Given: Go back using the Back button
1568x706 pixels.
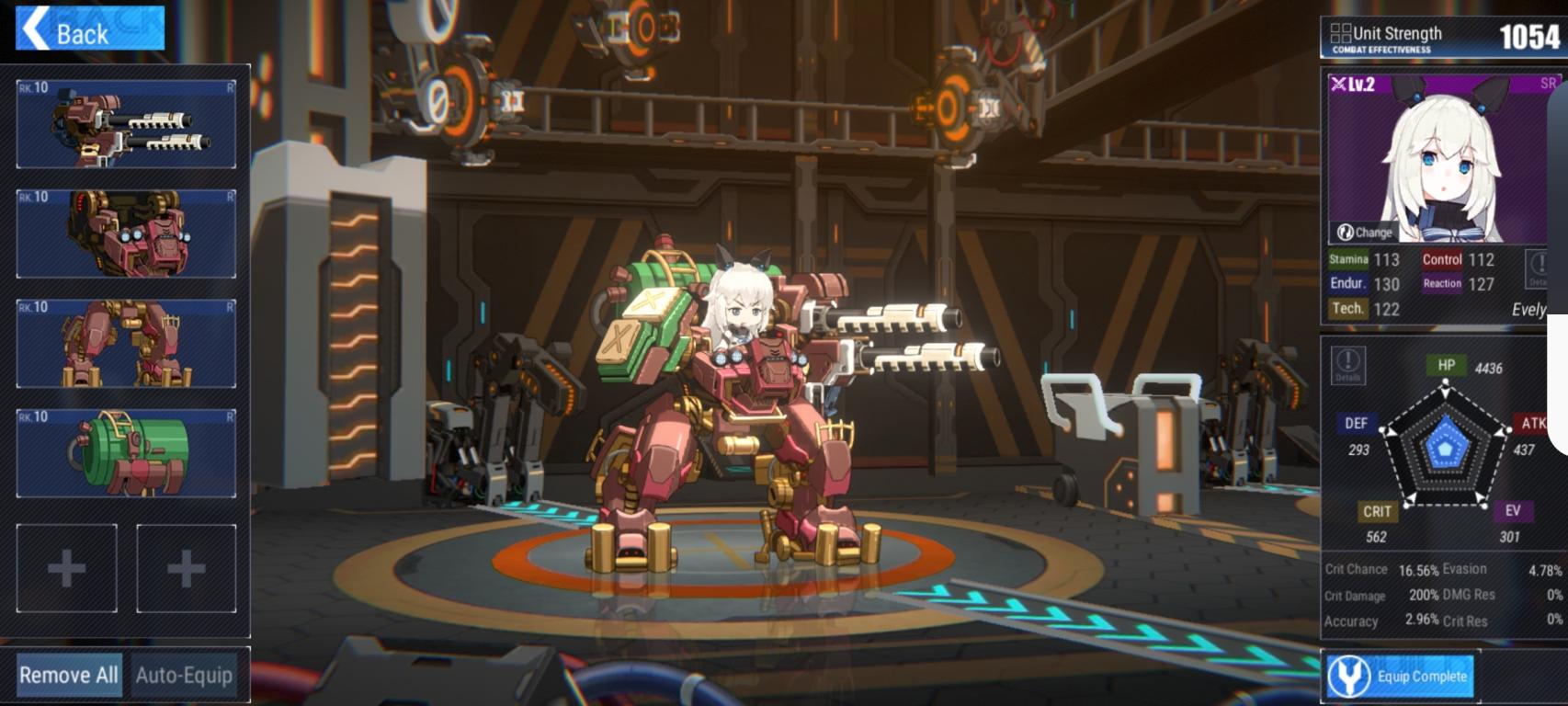Looking at the screenshot, I should click(x=89, y=29).
